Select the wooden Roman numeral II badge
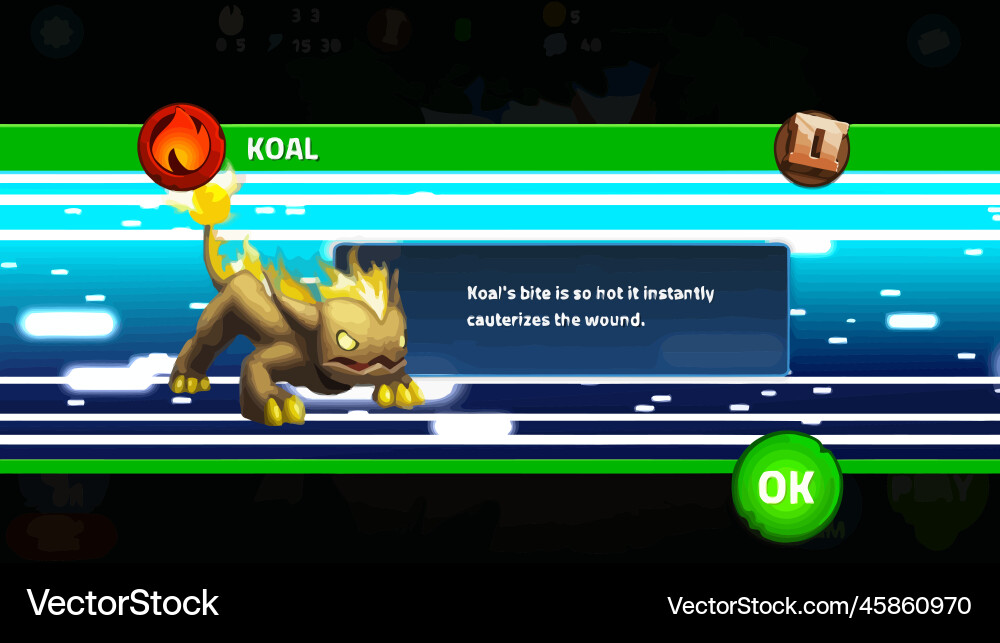The width and height of the screenshot is (1000, 643). pyautogui.click(x=812, y=149)
